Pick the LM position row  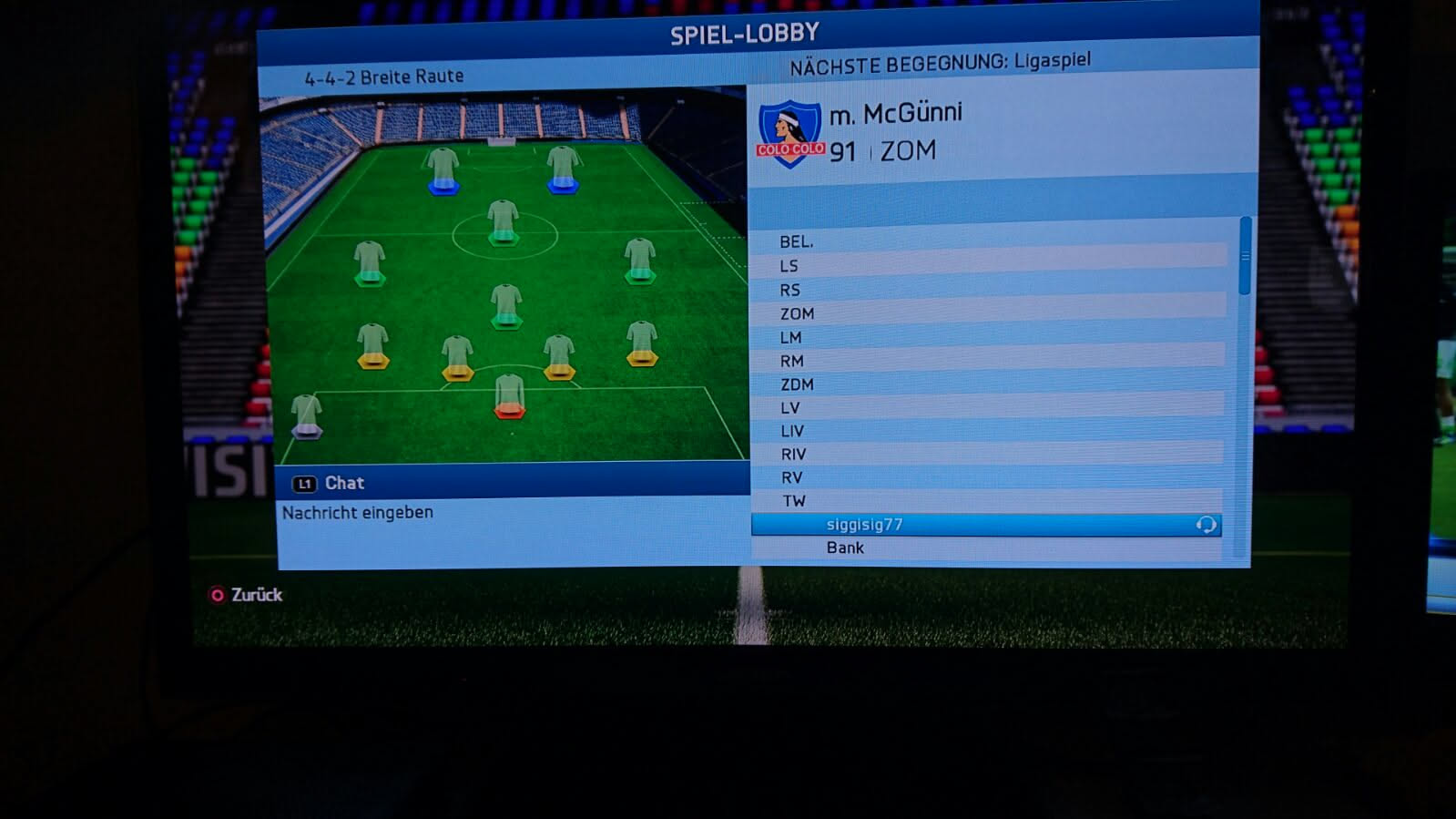tap(988, 337)
